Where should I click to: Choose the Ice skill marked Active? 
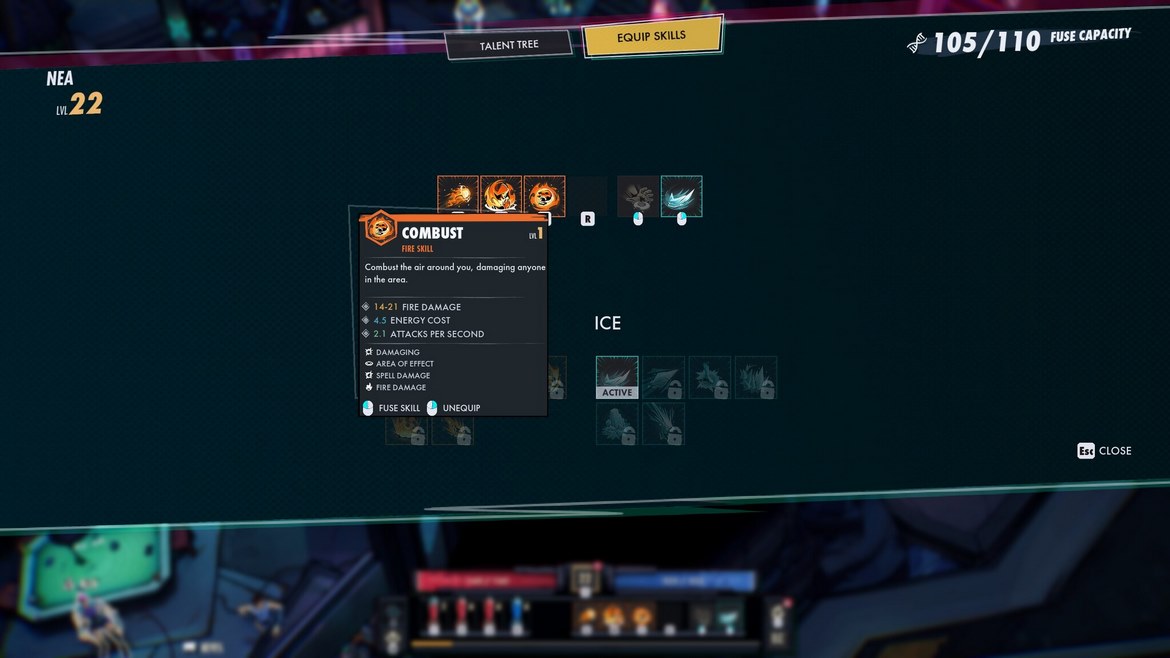tap(617, 377)
